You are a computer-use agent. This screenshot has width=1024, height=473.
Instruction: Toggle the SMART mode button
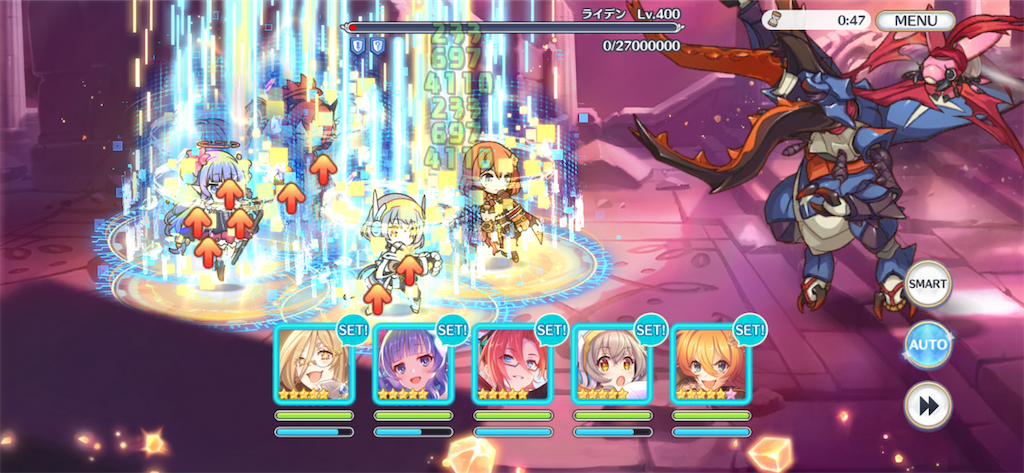coord(927,284)
